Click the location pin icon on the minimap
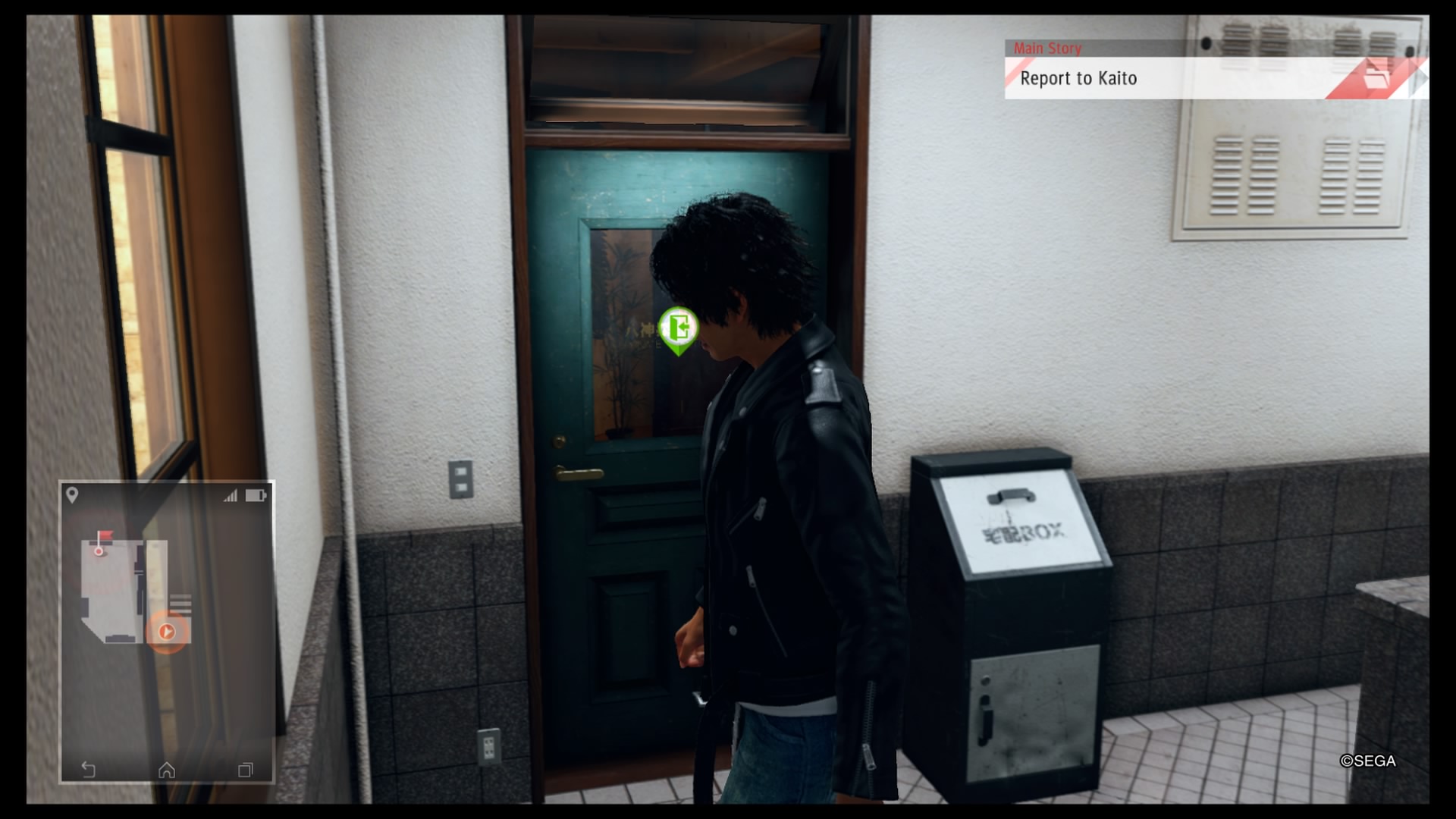 pyautogui.click(x=74, y=496)
